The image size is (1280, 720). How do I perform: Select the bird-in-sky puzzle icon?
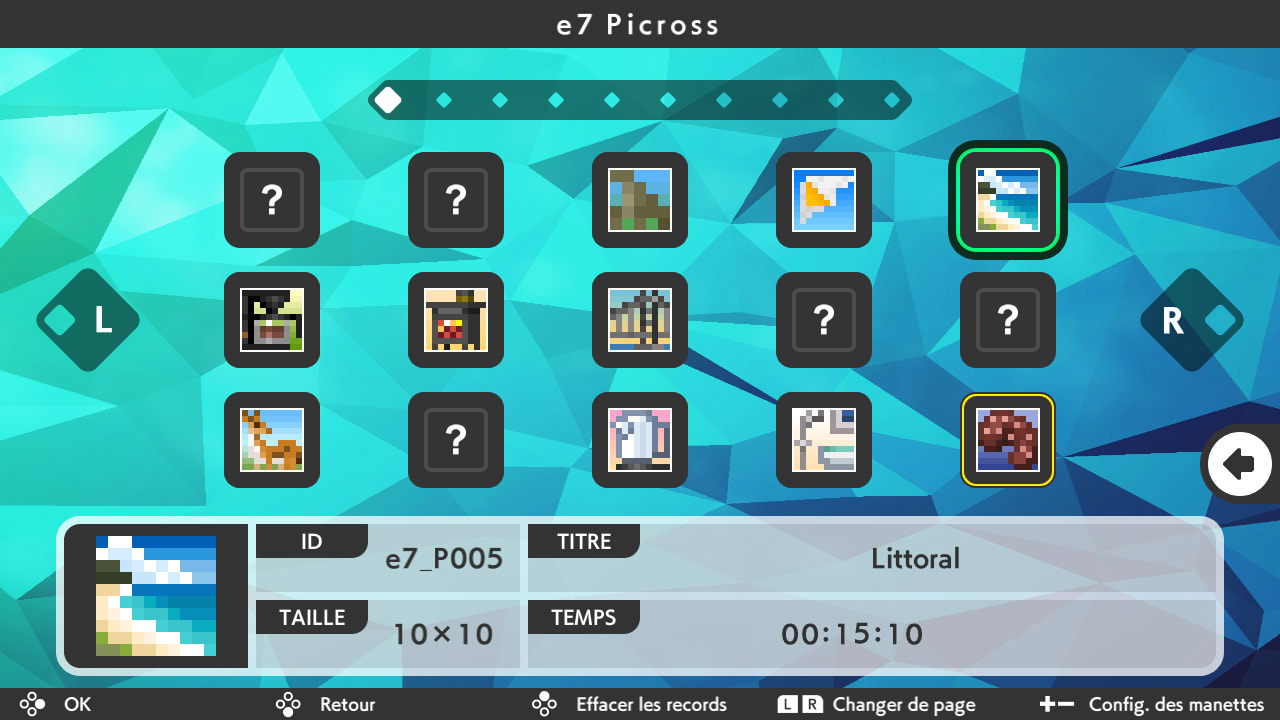tap(824, 200)
